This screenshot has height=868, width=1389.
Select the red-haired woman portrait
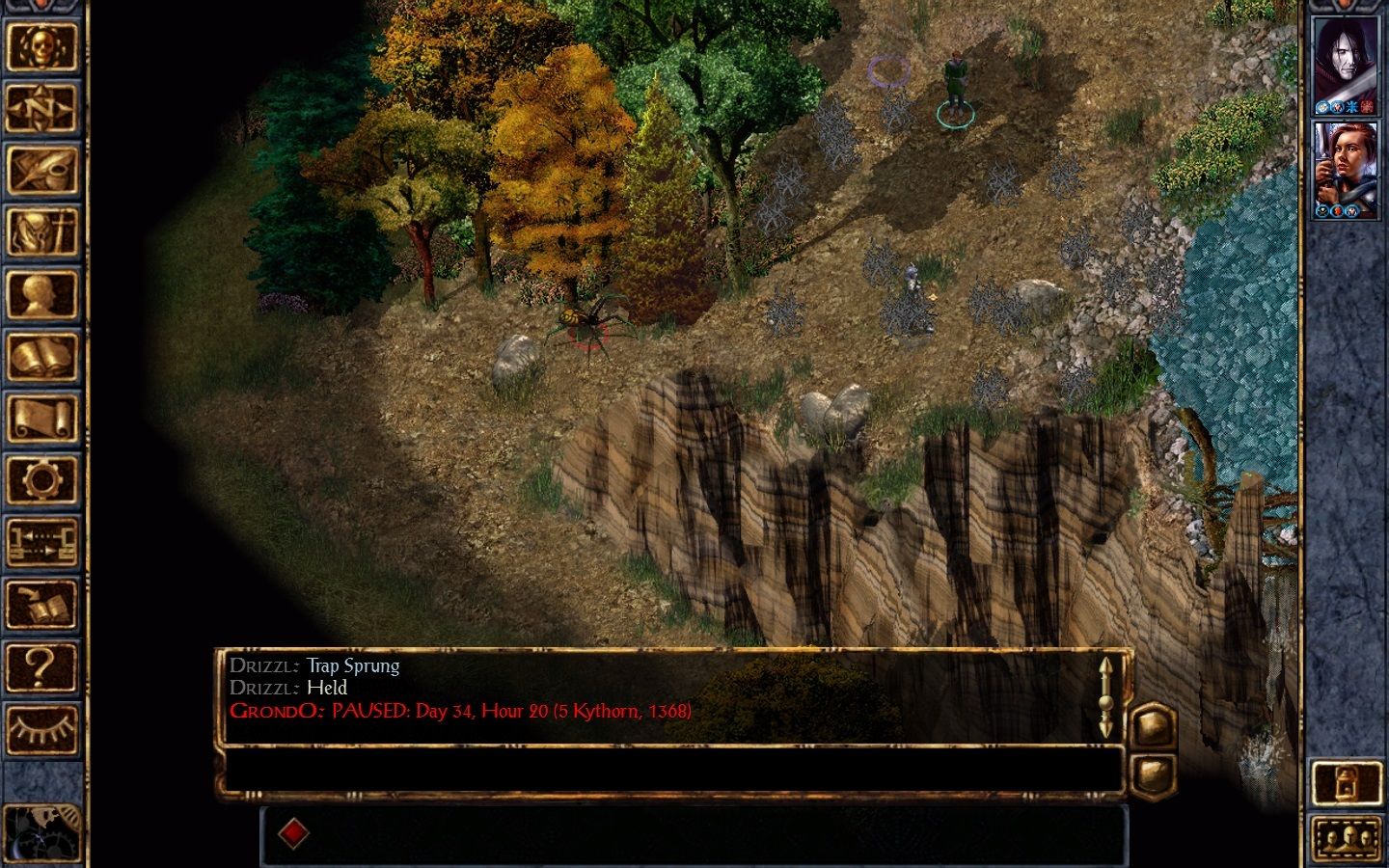point(1347,169)
